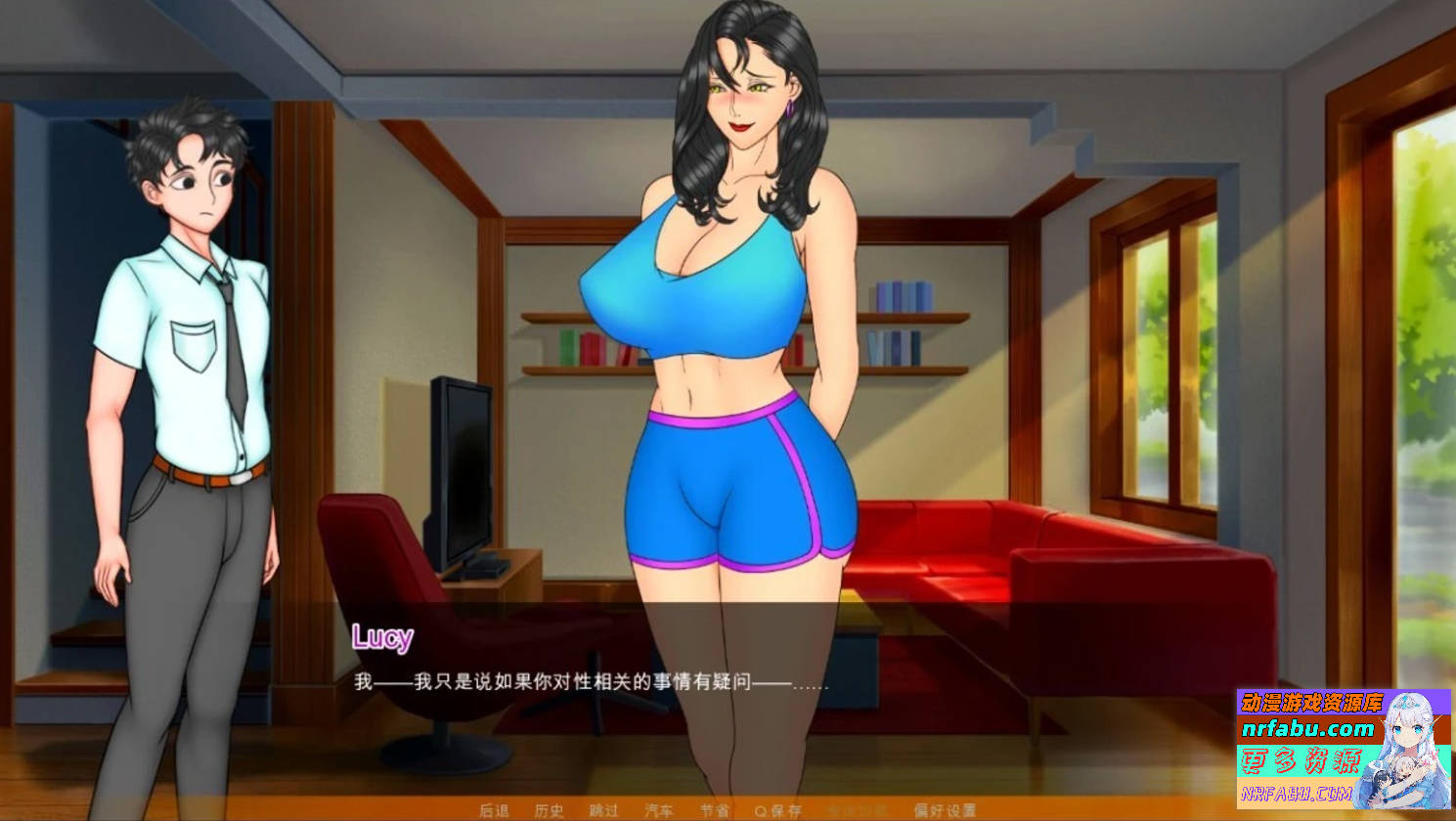
Task: Enable "跳过" skip mode
Action: click(605, 811)
